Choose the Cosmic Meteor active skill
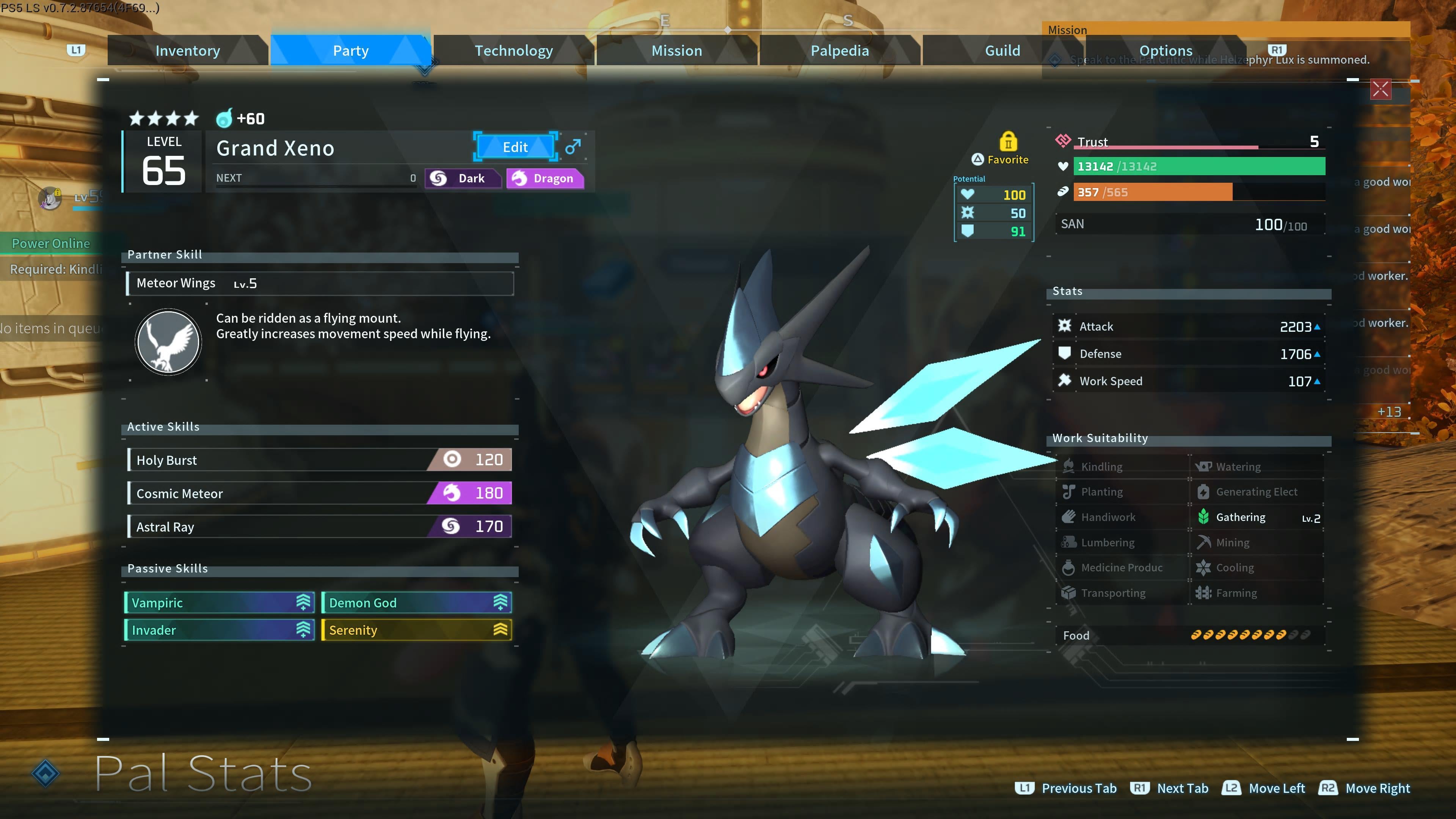The width and height of the screenshot is (1456, 819). (x=320, y=493)
